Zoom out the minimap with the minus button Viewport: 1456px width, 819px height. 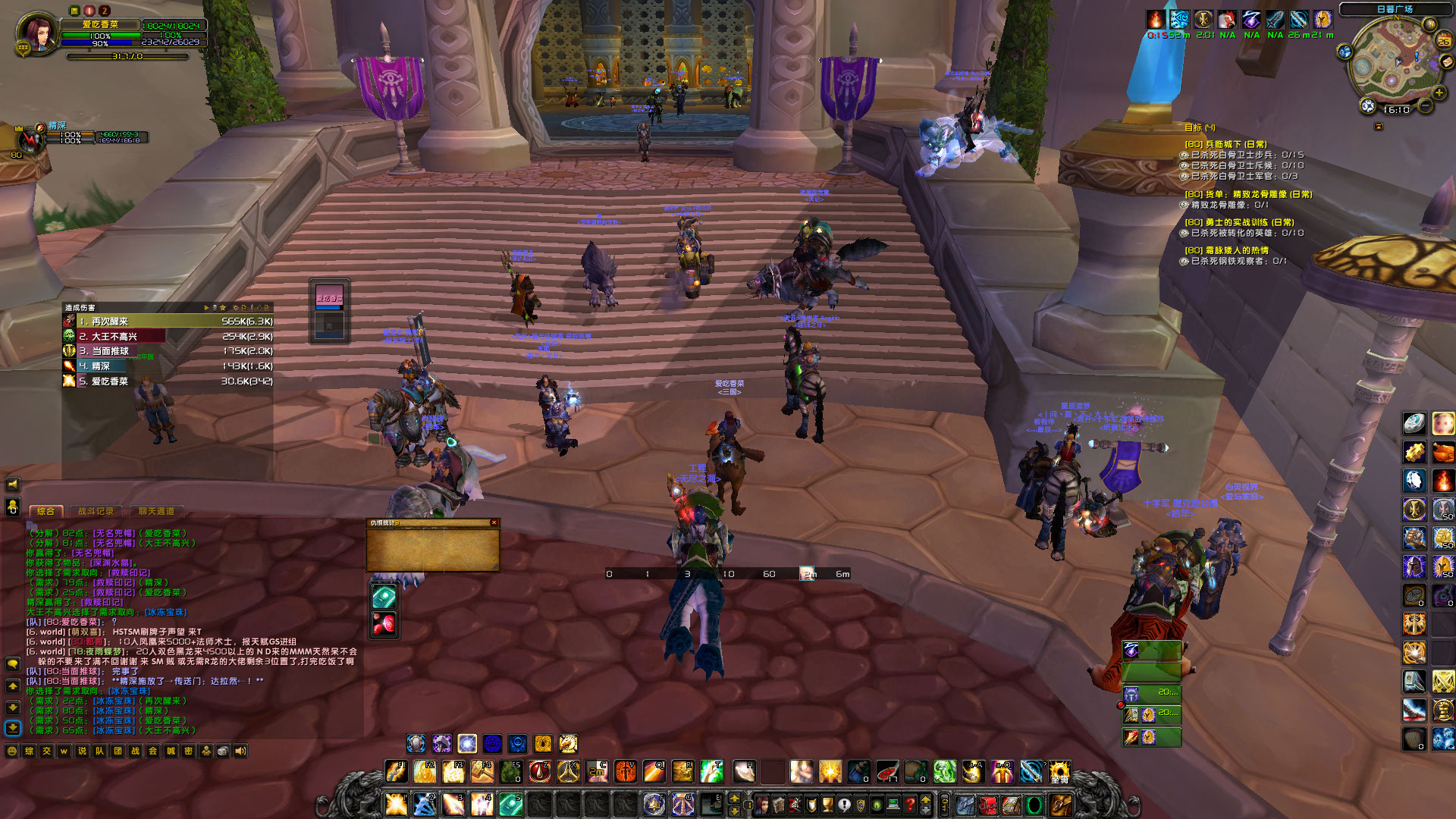click(x=1425, y=107)
